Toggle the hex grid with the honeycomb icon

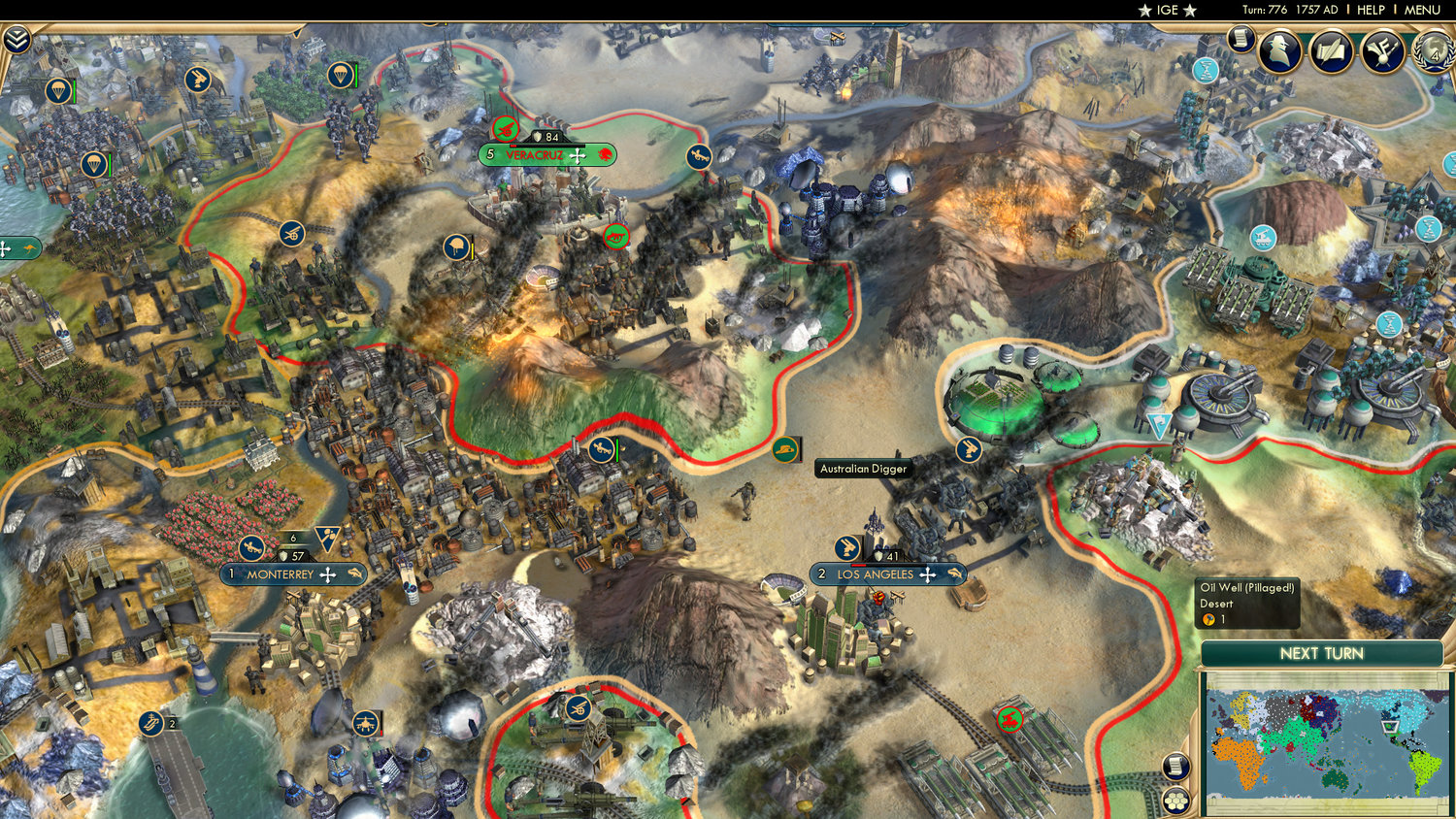click(x=1175, y=801)
